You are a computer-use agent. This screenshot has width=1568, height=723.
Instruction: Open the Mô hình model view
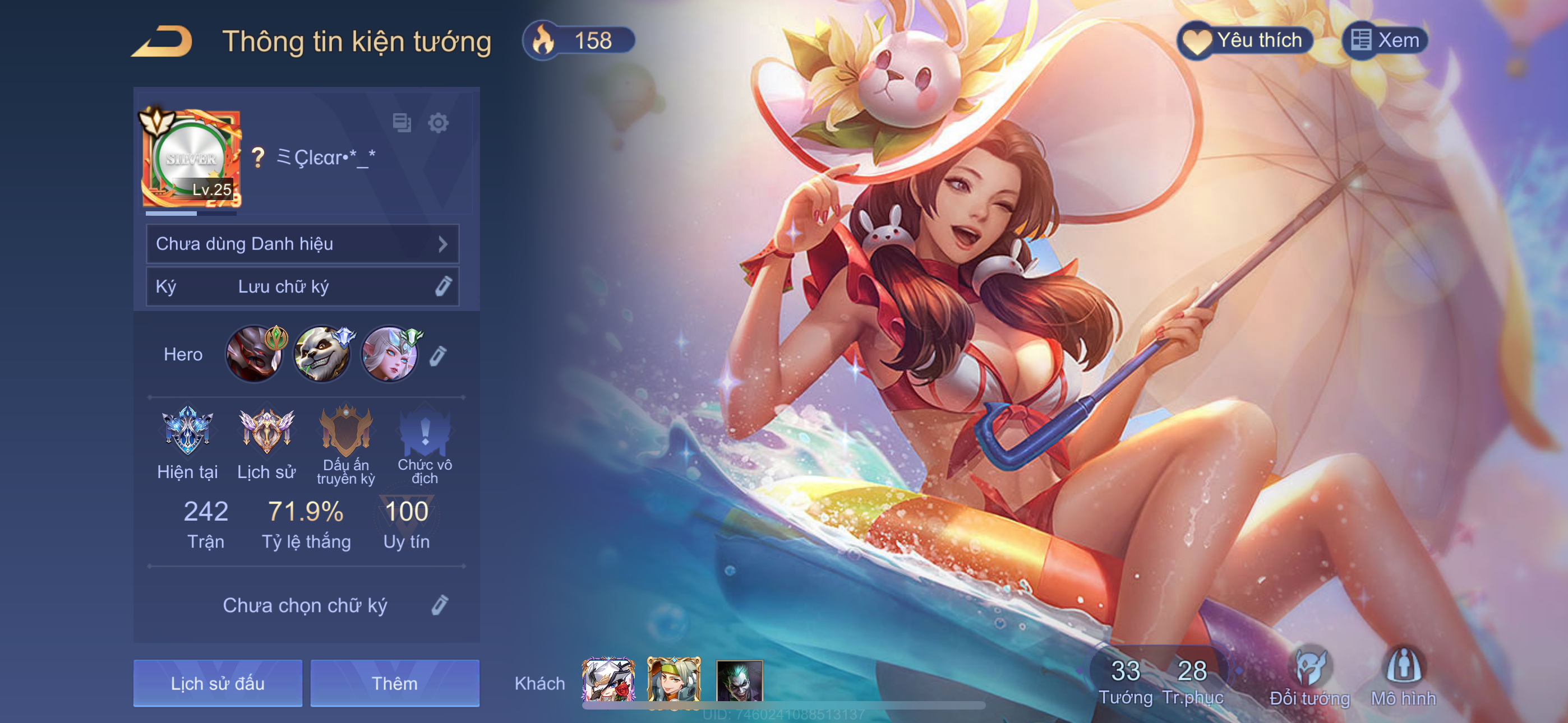click(1403, 676)
